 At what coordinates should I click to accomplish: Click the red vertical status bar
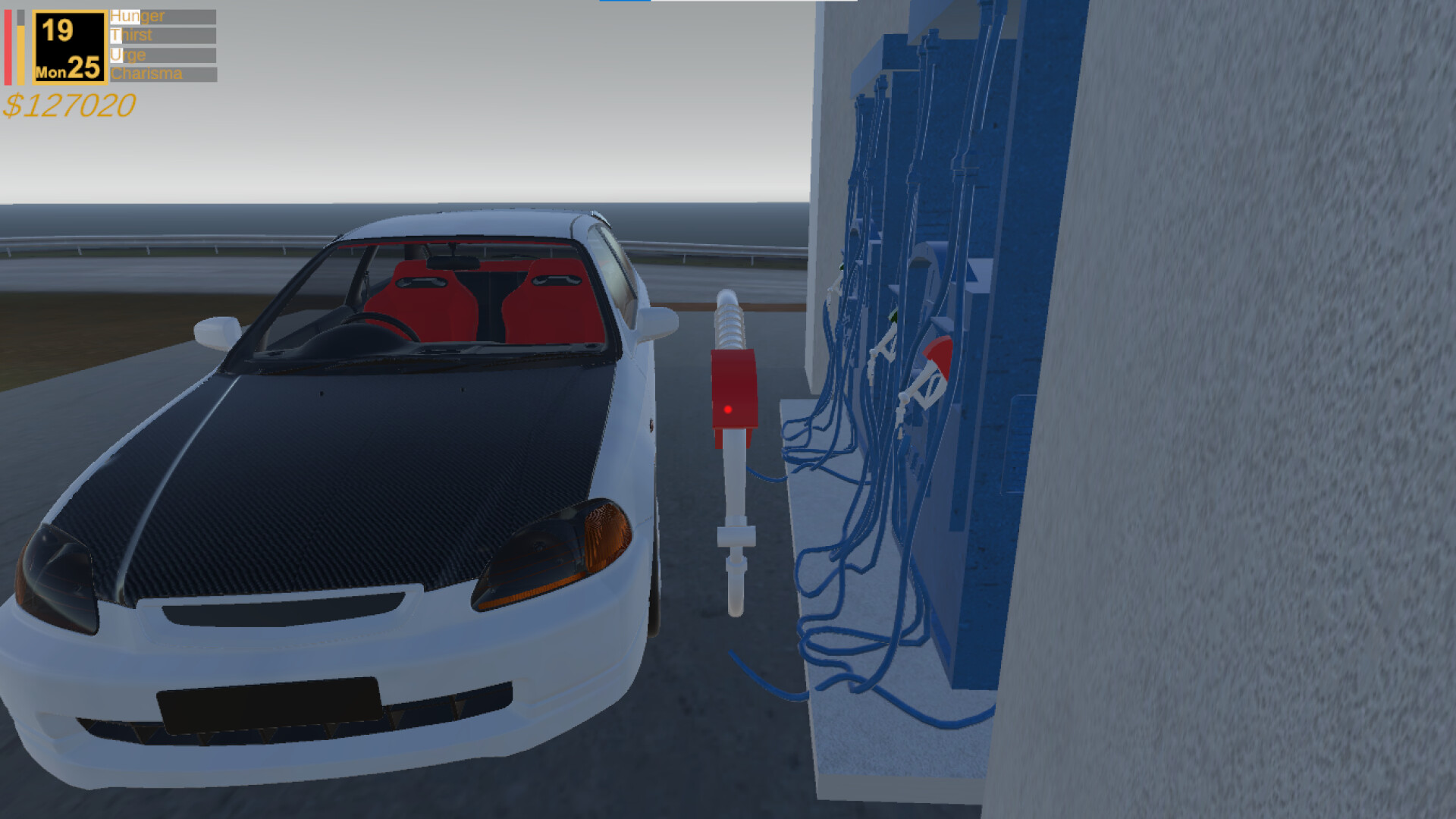pyautogui.click(x=10, y=45)
